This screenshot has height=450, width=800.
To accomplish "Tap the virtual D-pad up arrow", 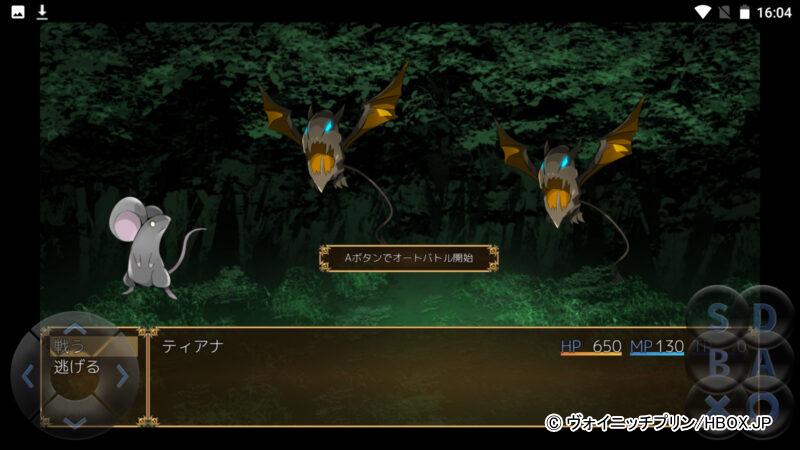I will [x=75, y=327].
